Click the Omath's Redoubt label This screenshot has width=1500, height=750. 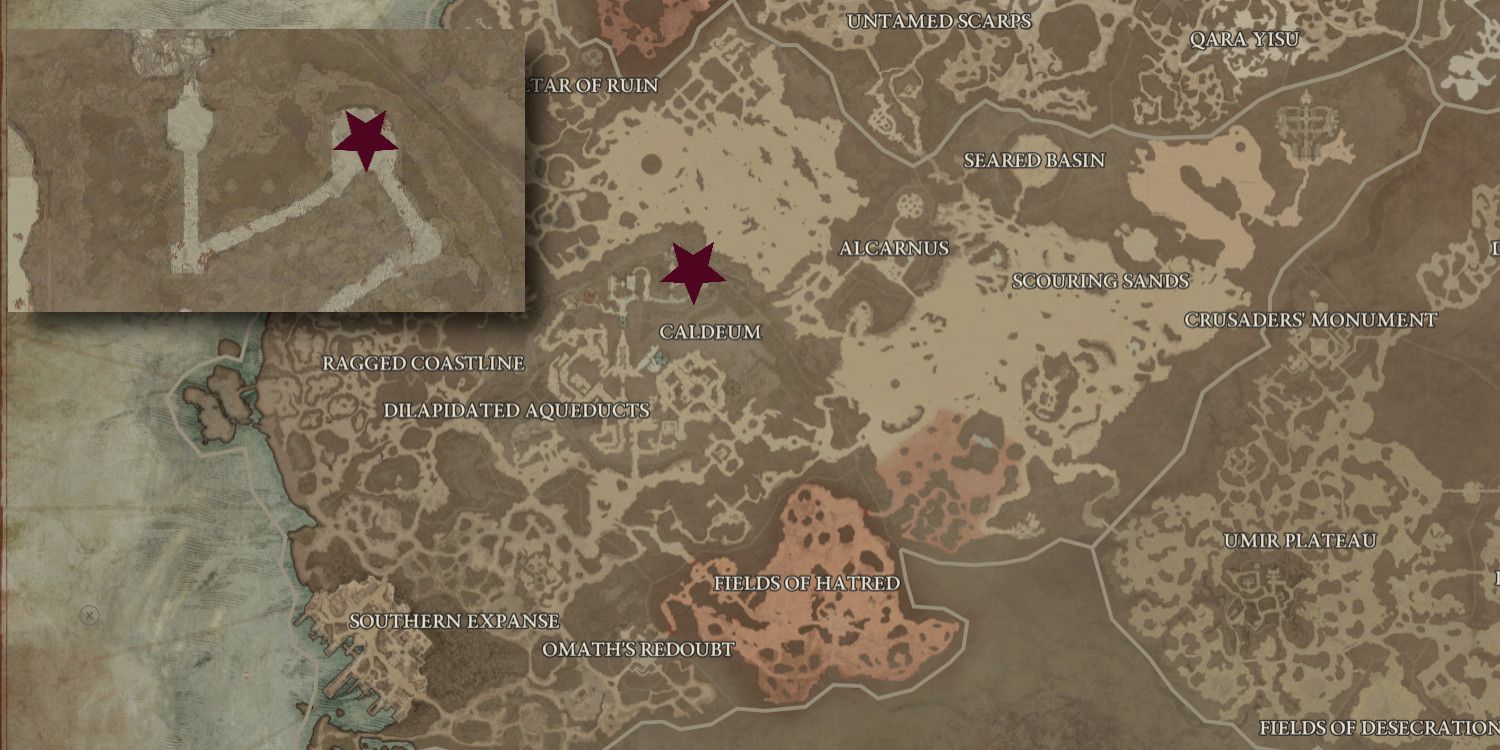(x=637, y=649)
